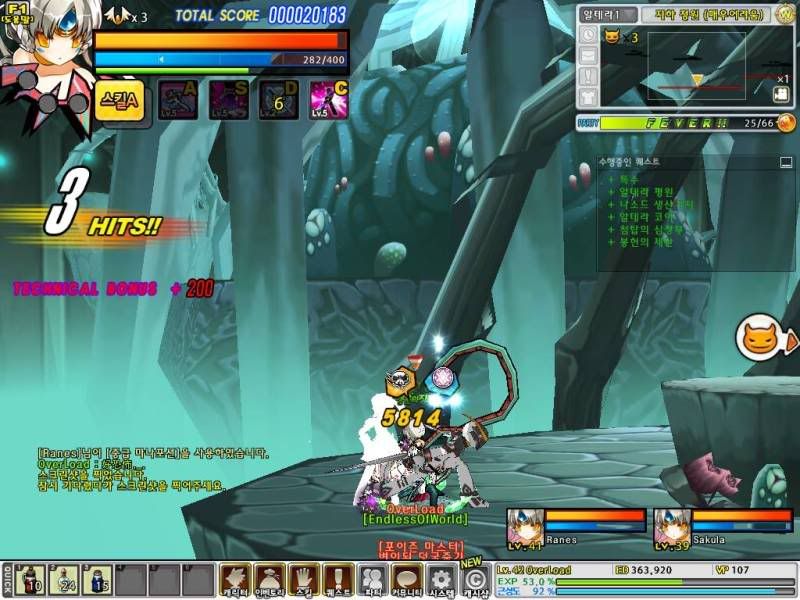Use the quick slot potion with count 10
The image size is (800, 600).
coord(31,579)
